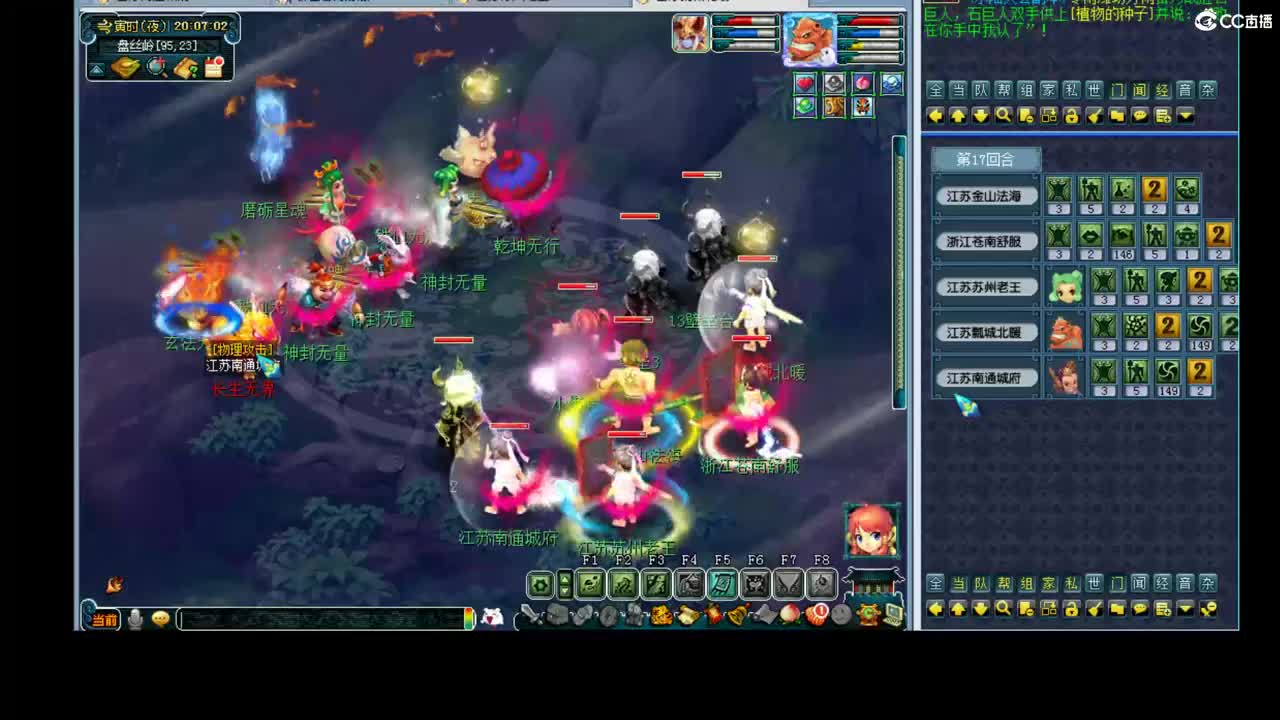Switch to the 队 chat channel tab

click(980, 91)
